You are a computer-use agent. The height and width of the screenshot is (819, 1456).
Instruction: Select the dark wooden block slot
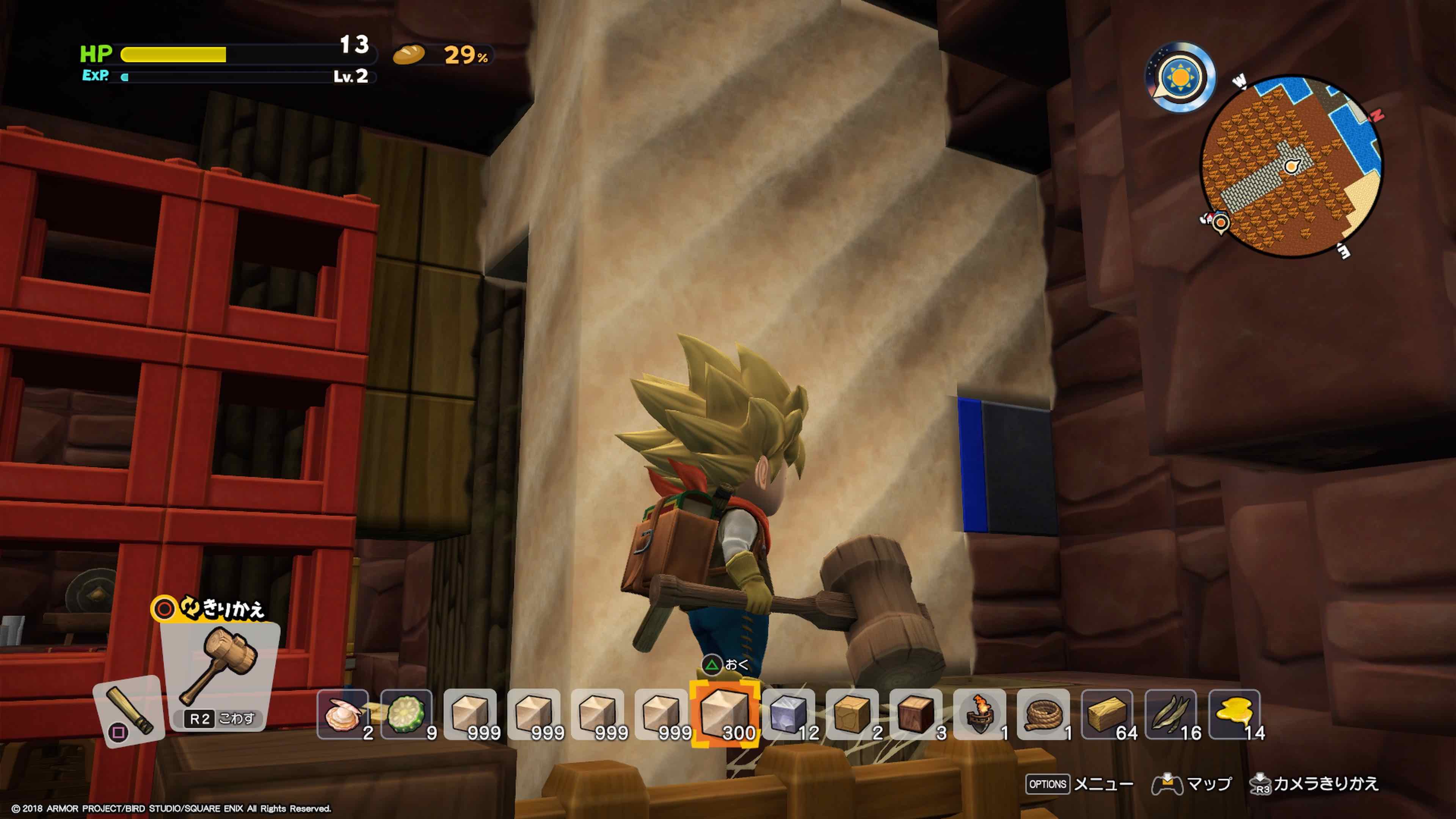(916, 714)
